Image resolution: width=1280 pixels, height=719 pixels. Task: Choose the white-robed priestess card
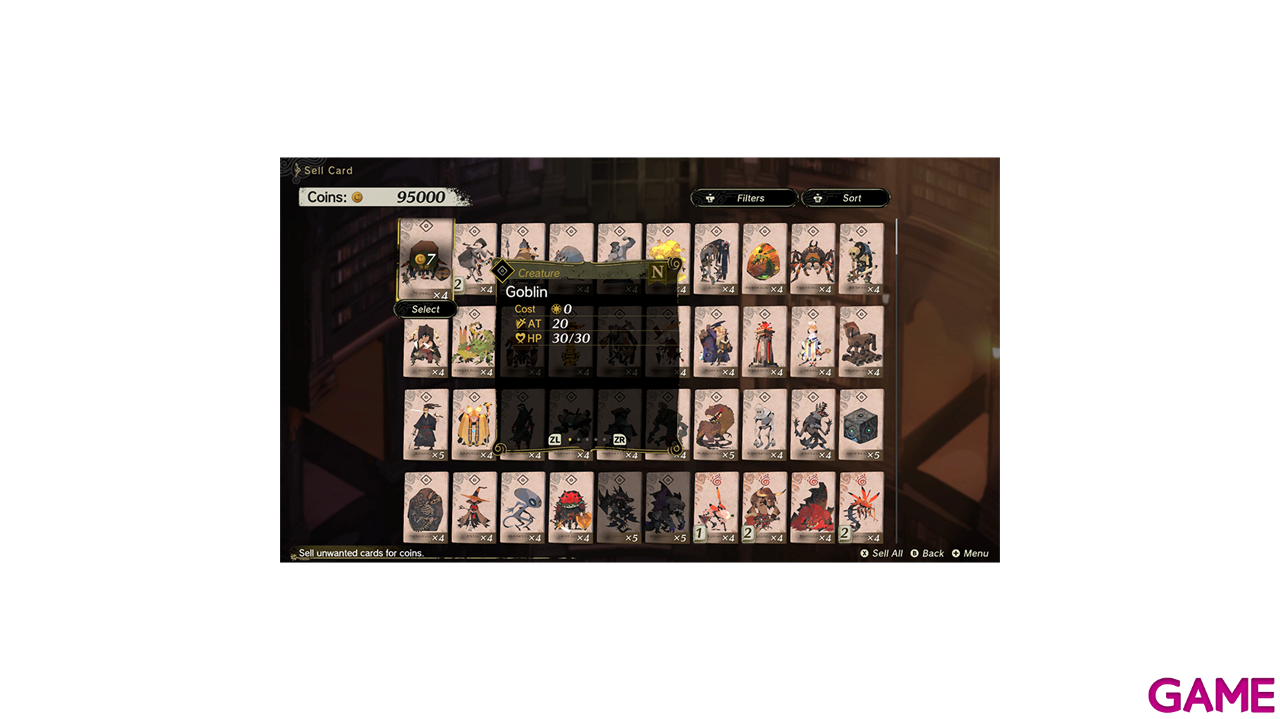point(812,342)
